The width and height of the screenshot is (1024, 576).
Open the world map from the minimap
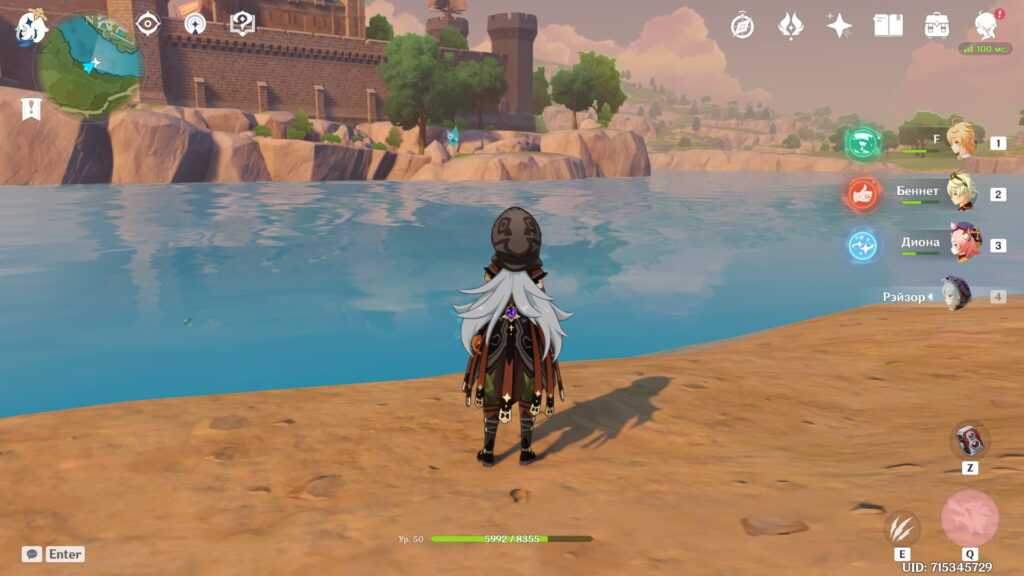90,65
